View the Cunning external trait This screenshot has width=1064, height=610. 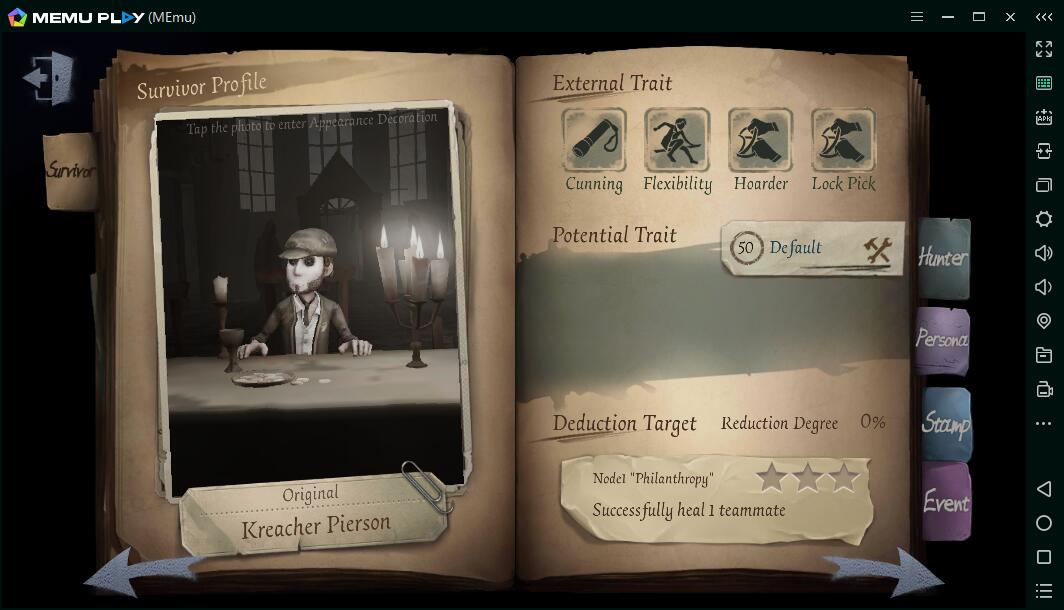tap(594, 141)
